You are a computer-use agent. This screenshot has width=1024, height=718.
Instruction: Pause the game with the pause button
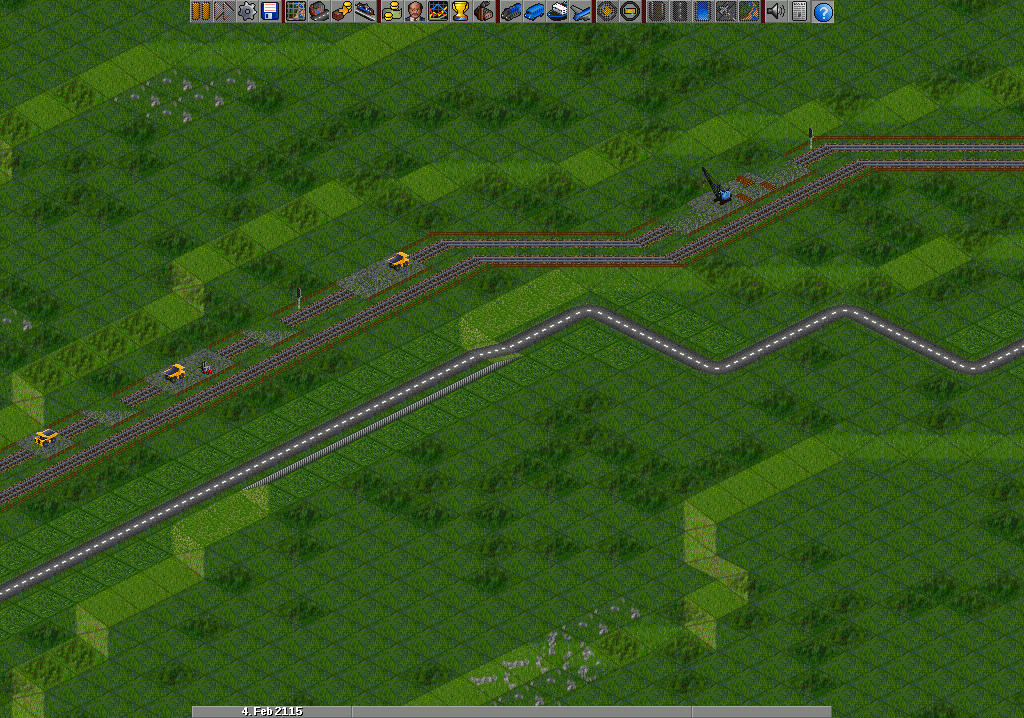(x=201, y=12)
